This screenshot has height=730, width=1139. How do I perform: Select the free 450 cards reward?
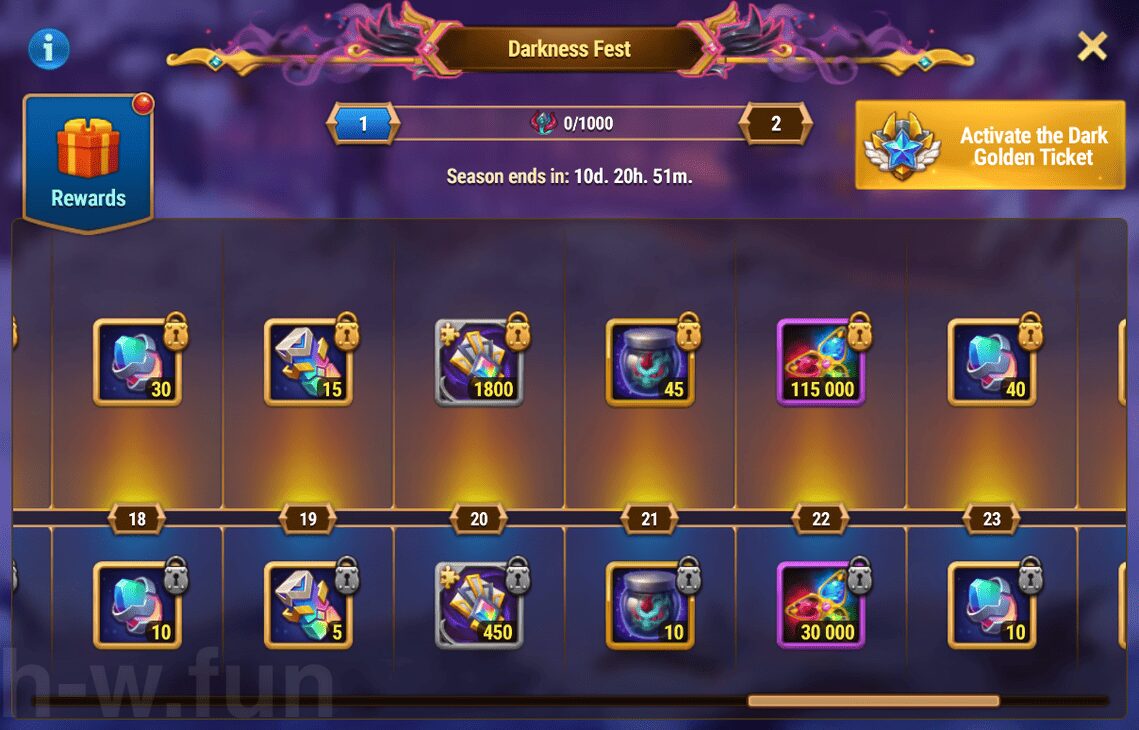click(x=479, y=605)
